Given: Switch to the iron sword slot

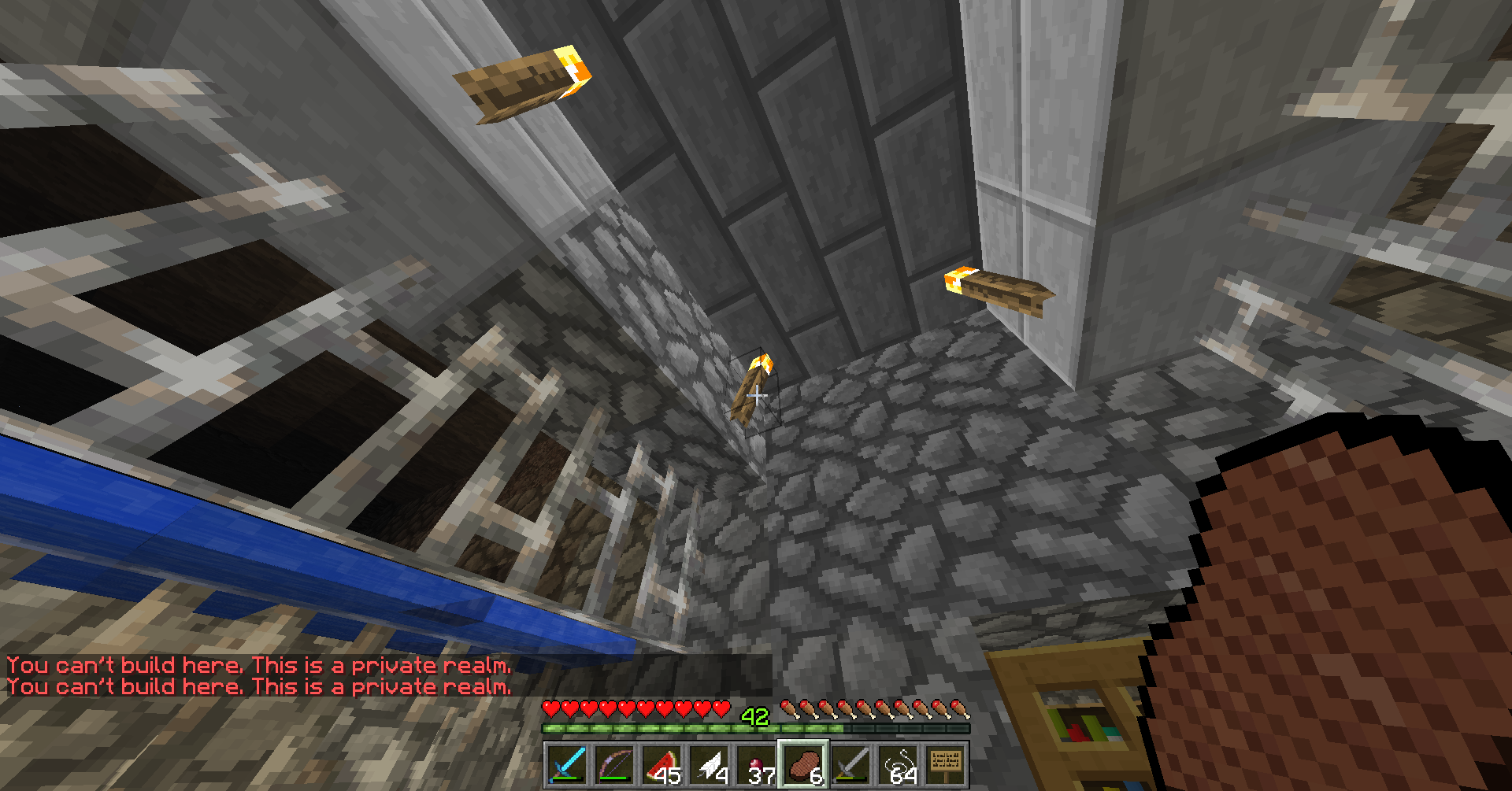Looking at the screenshot, I should tap(850, 765).
